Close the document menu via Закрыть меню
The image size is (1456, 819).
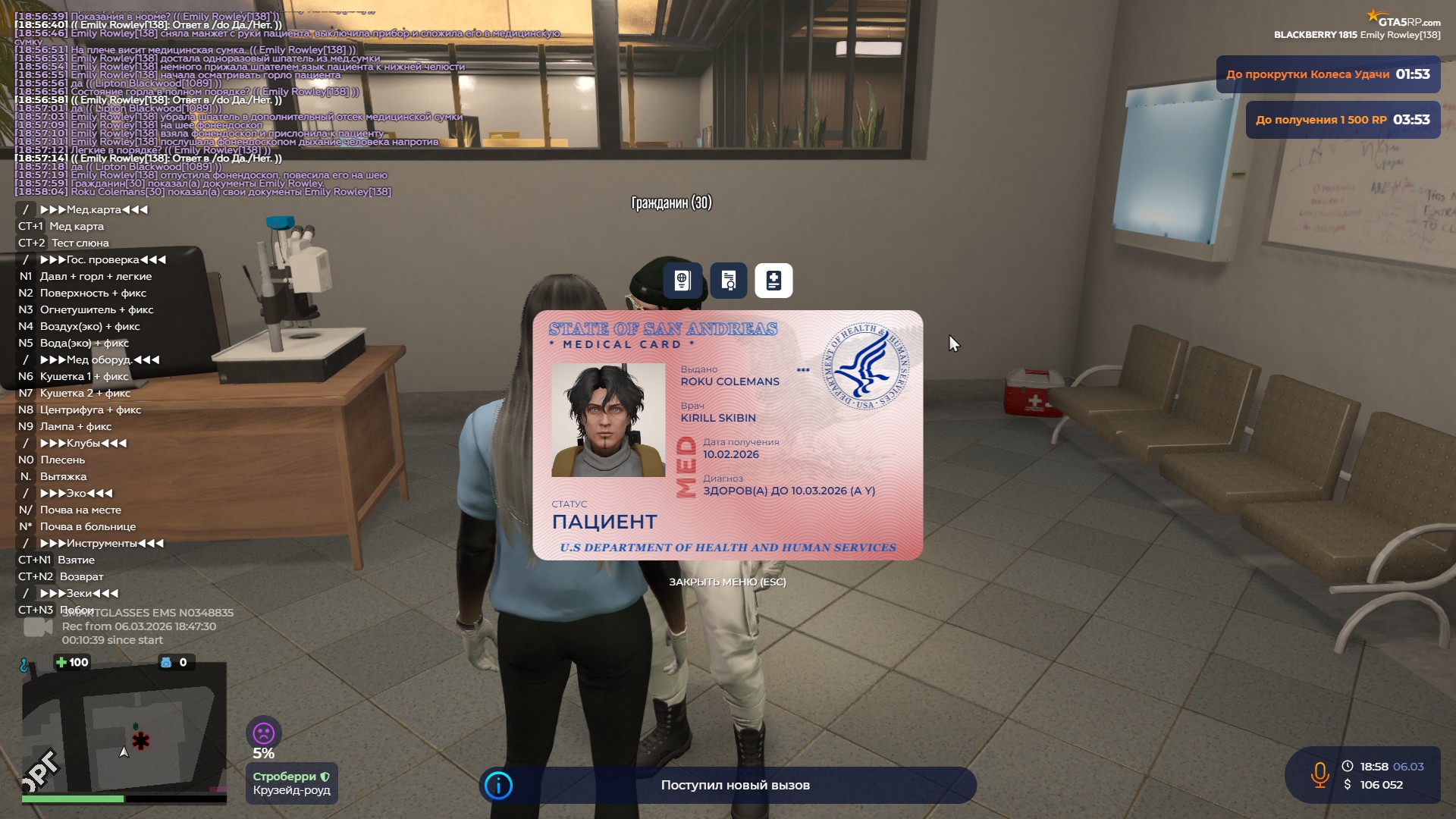[x=726, y=582]
